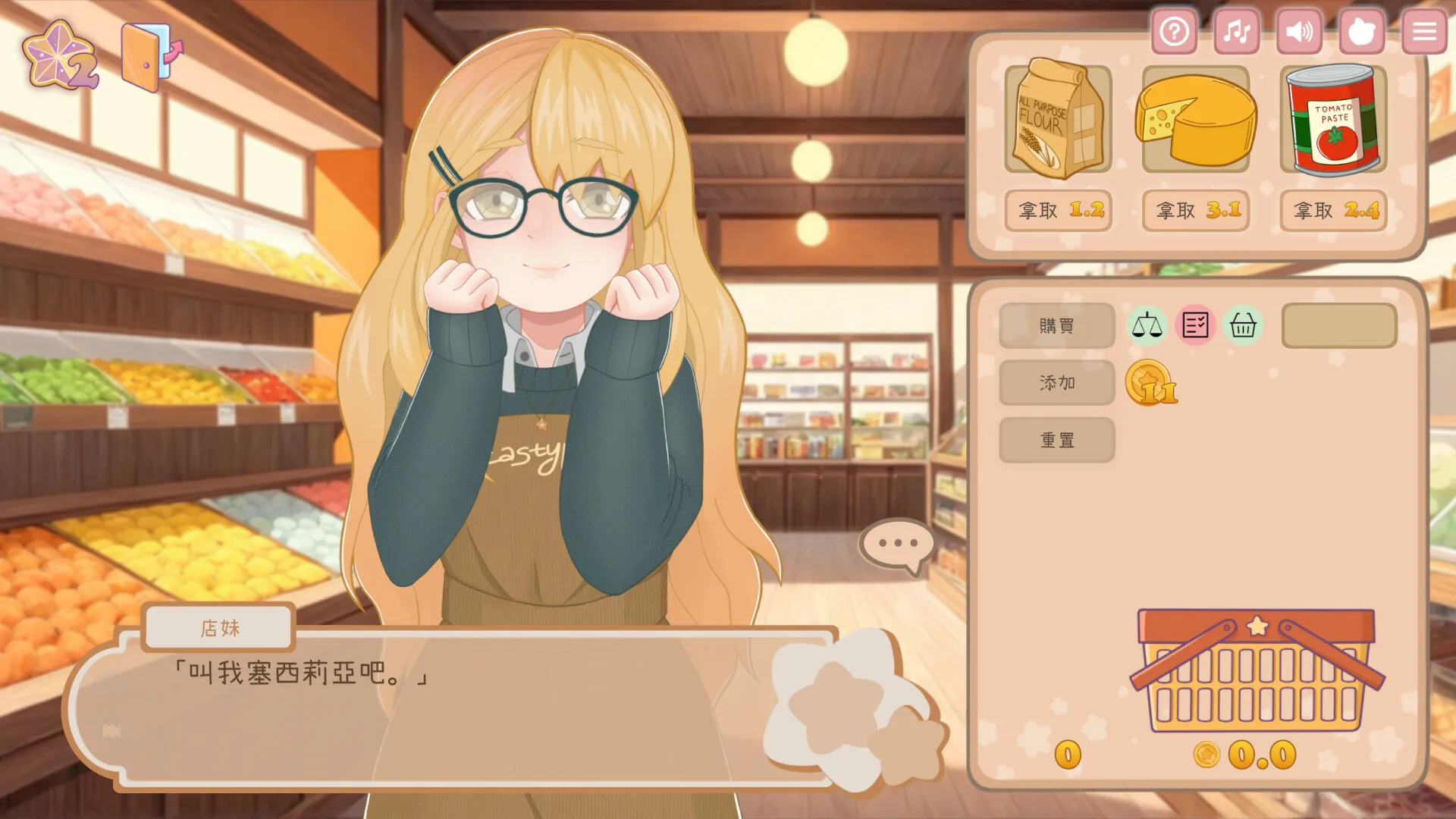This screenshot has height=819, width=1456.
Task: Select the cheese wheel product image
Action: 1195,120
